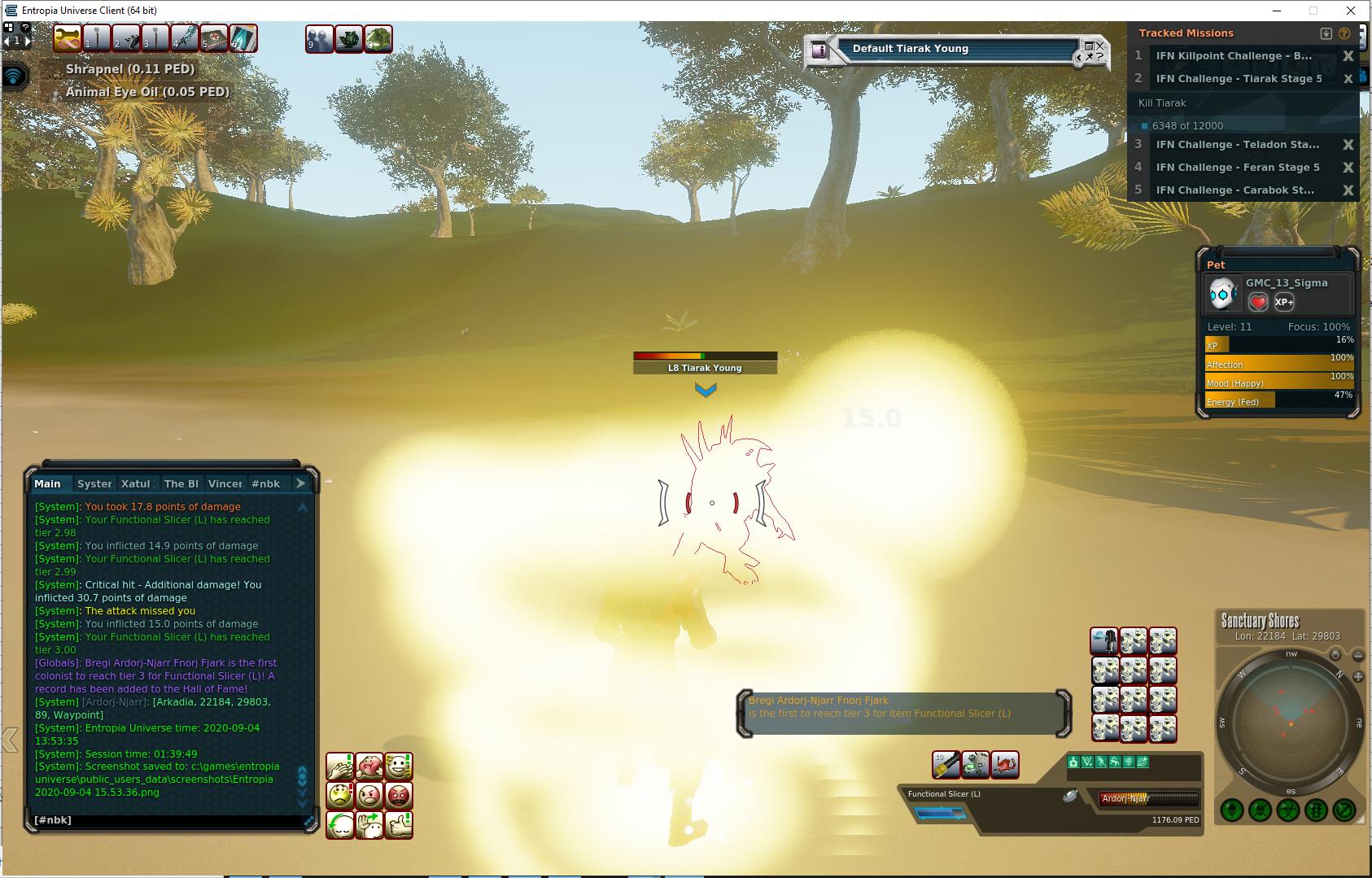1372x878 pixels.
Task: Remove the IFN Killpoint Challenge tracked mission
Action: point(1348,56)
